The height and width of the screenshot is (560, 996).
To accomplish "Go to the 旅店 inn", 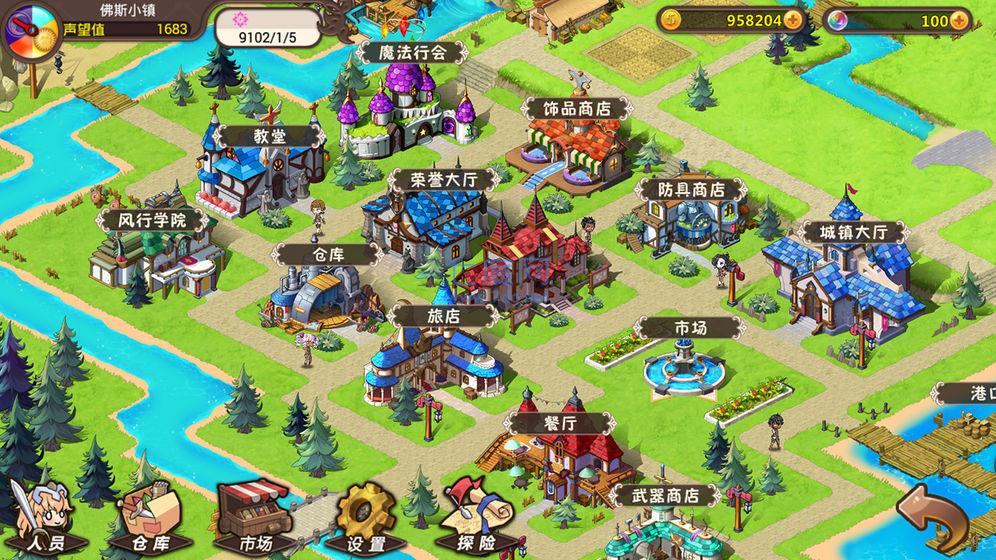I will pyautogui.click(x=444, y=315).
